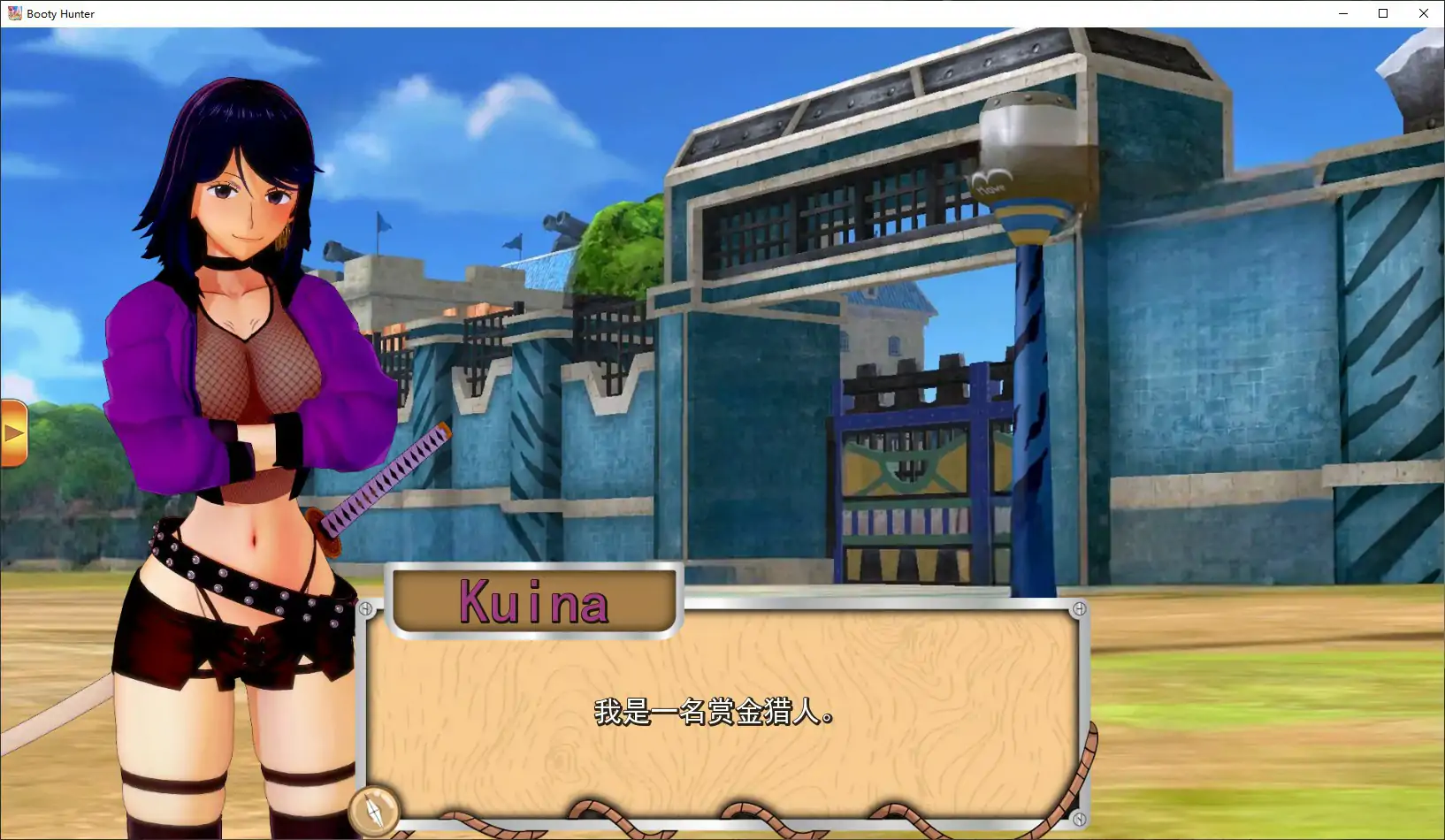This screenshot has height=840, width=1445.
Task: Click the screw icon left of the Kuina nameplate
Action: coord(365,607)
